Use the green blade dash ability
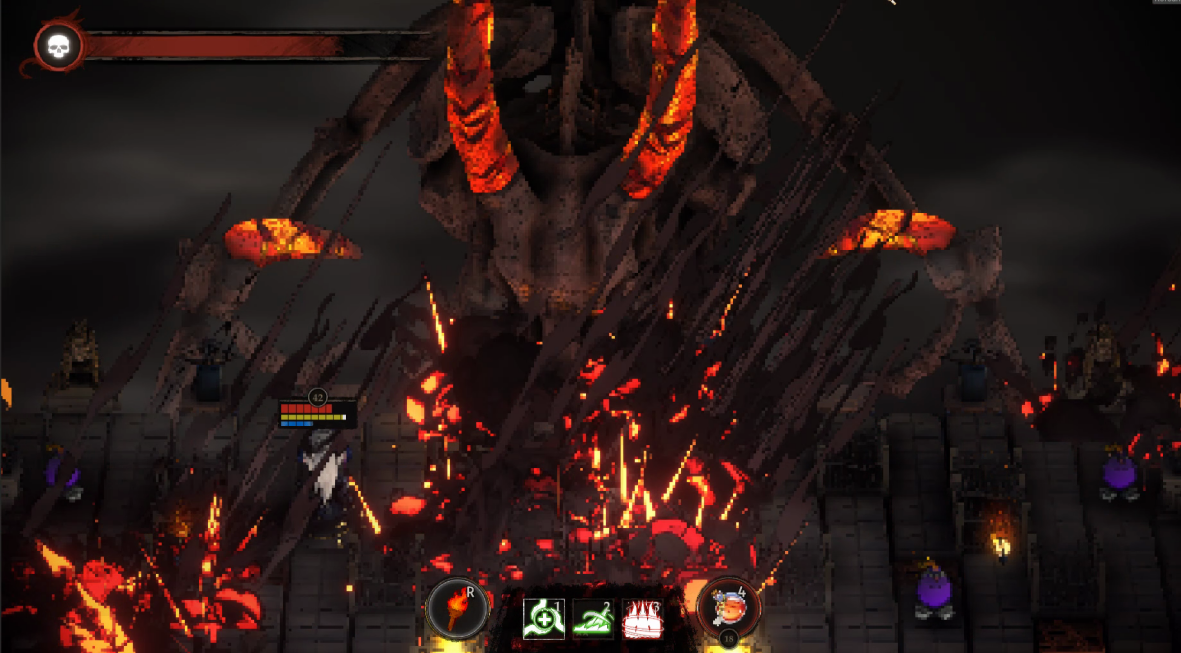 pos(592,619)
